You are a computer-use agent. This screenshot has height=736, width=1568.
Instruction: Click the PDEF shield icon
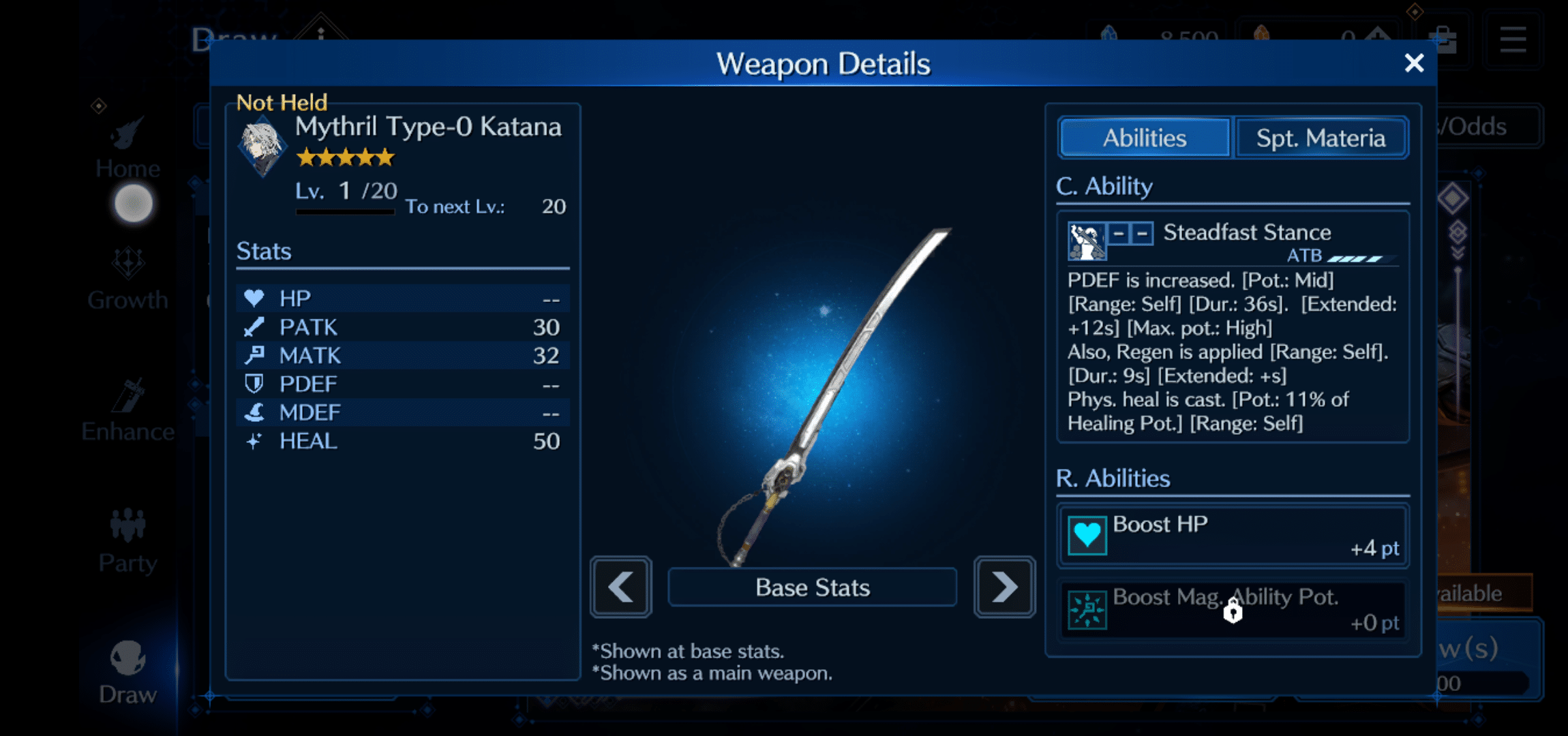(255, 384)
